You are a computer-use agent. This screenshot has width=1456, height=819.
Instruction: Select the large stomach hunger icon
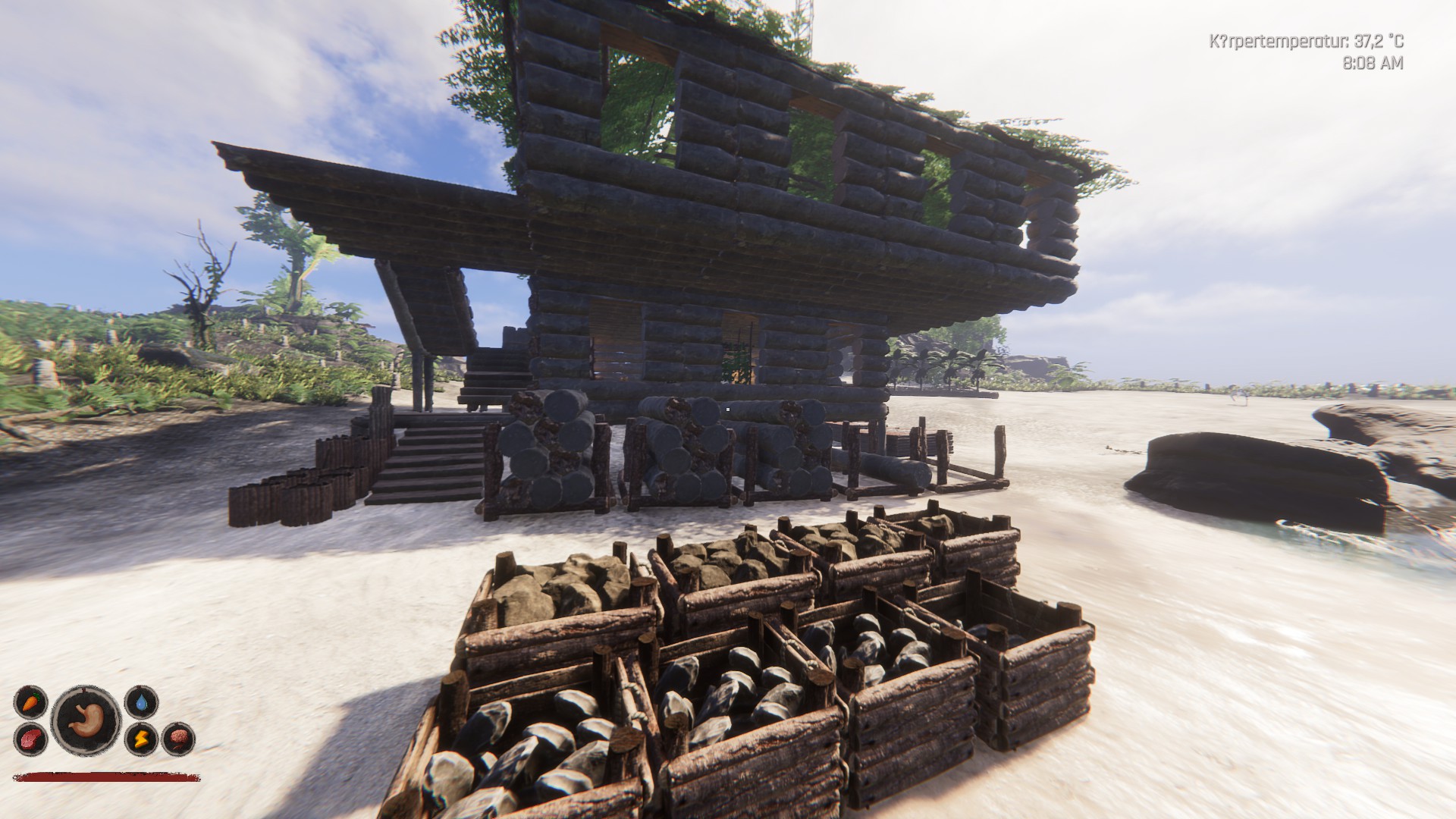86,720
